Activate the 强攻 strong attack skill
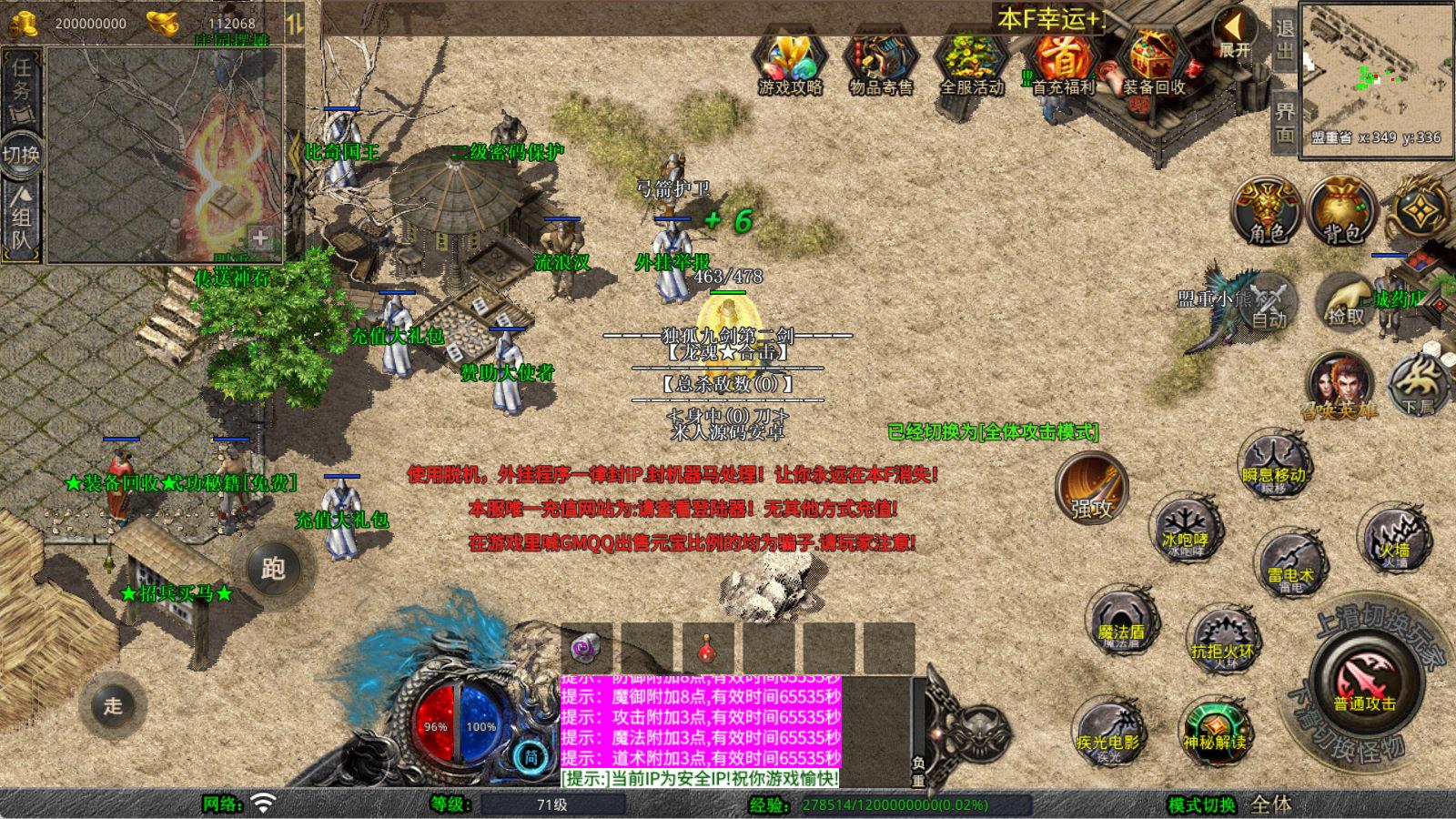 tap(1092, 489)
